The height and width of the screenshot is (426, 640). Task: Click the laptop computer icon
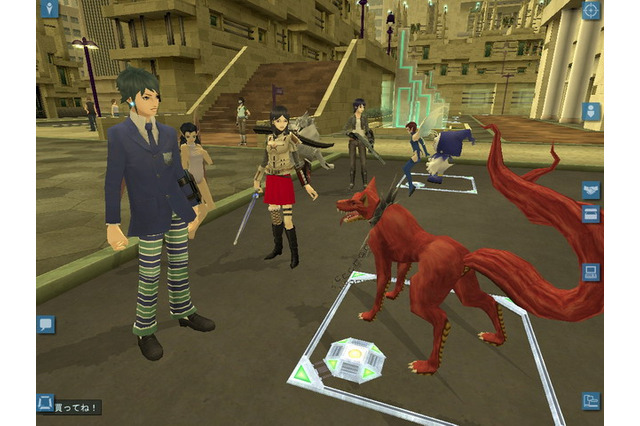click(x=591, y=271)
